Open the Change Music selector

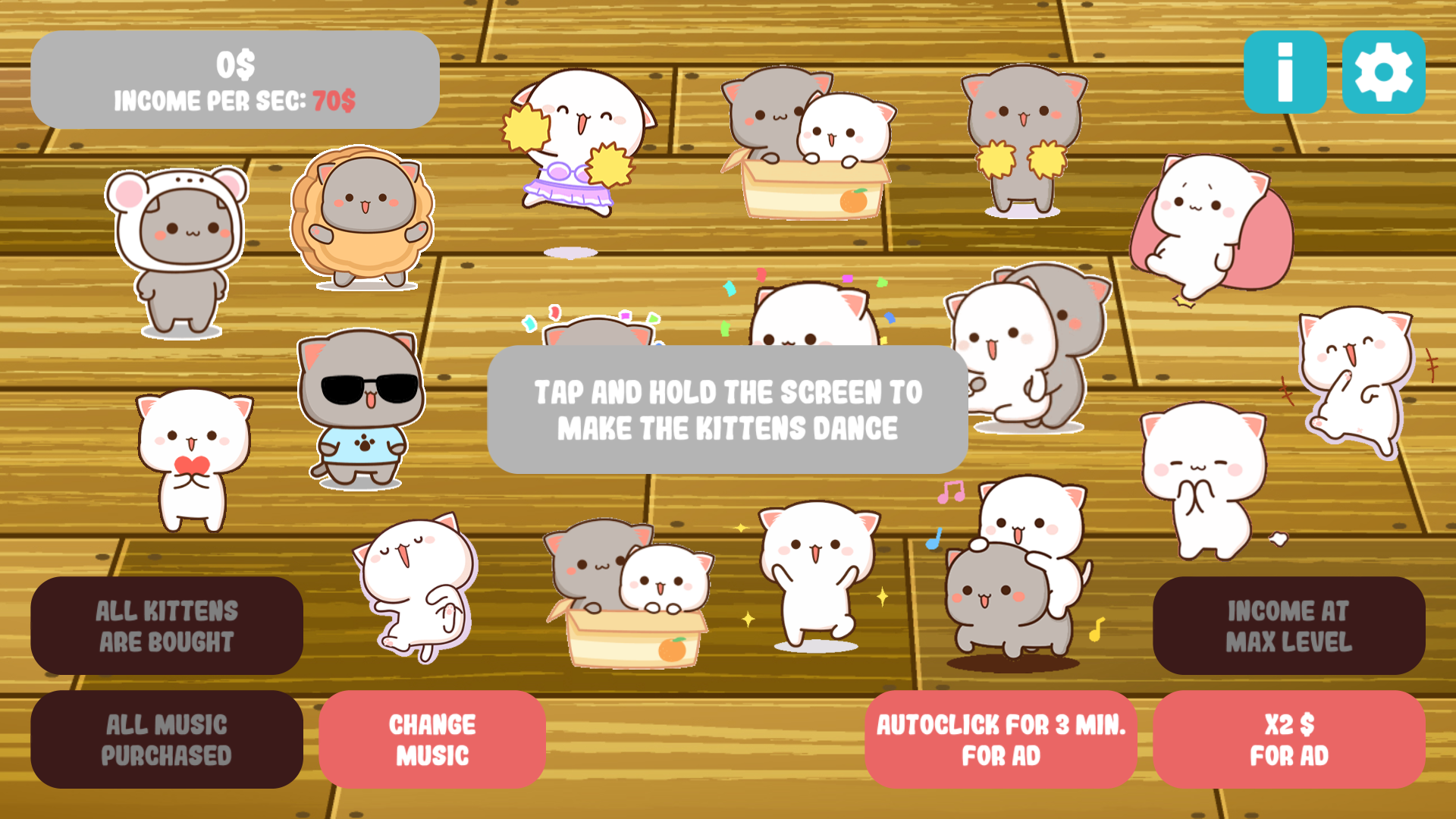pyautogui.click(x=432, y=739)
